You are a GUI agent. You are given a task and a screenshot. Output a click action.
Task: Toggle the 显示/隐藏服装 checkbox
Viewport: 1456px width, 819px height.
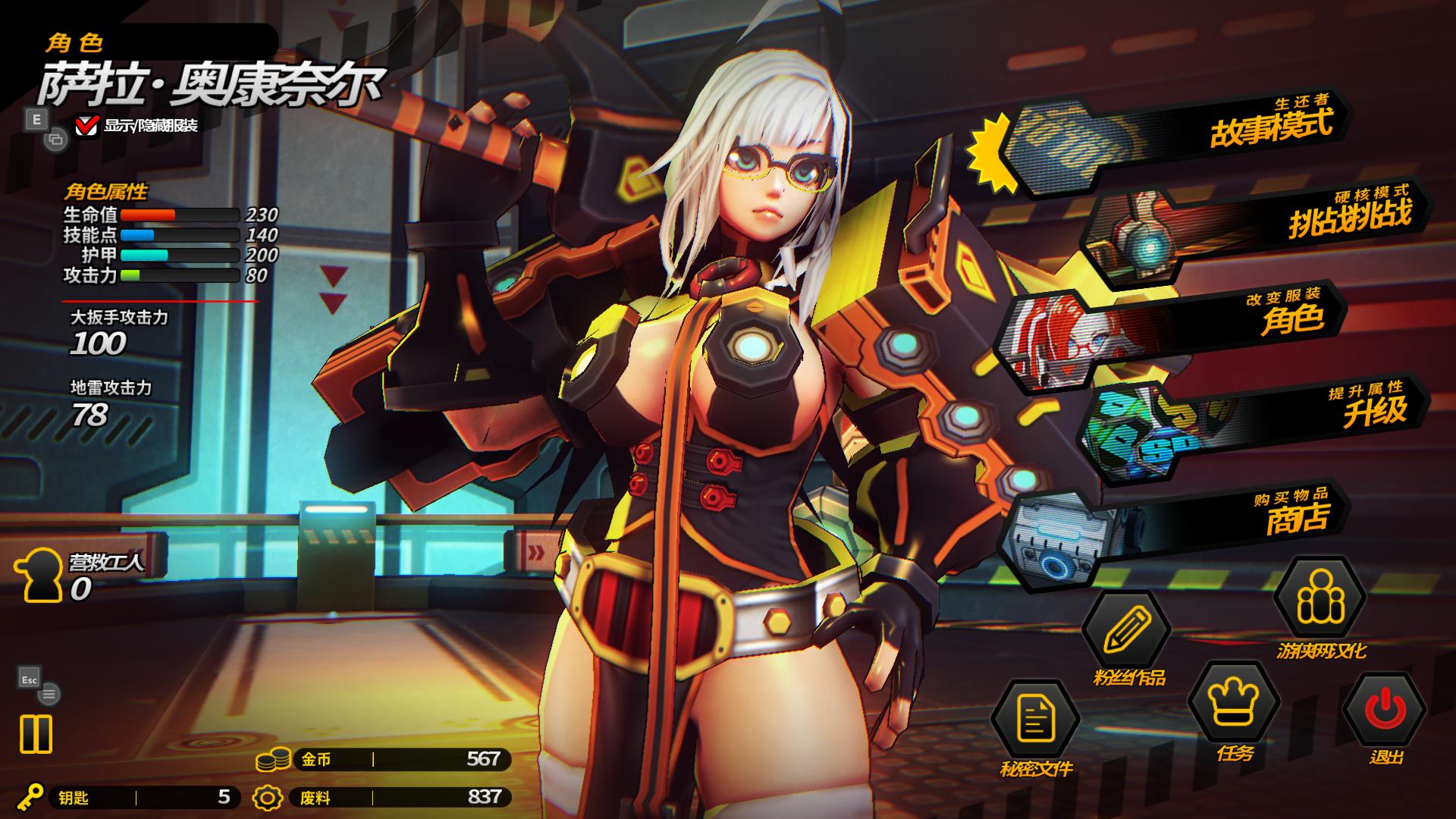[86, 125]
